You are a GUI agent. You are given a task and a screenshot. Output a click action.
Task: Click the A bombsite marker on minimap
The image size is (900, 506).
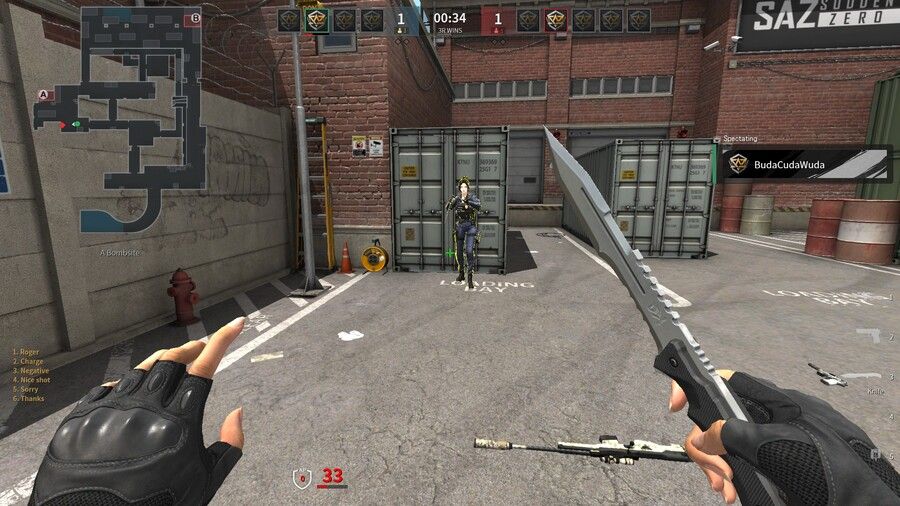point(43,95)
